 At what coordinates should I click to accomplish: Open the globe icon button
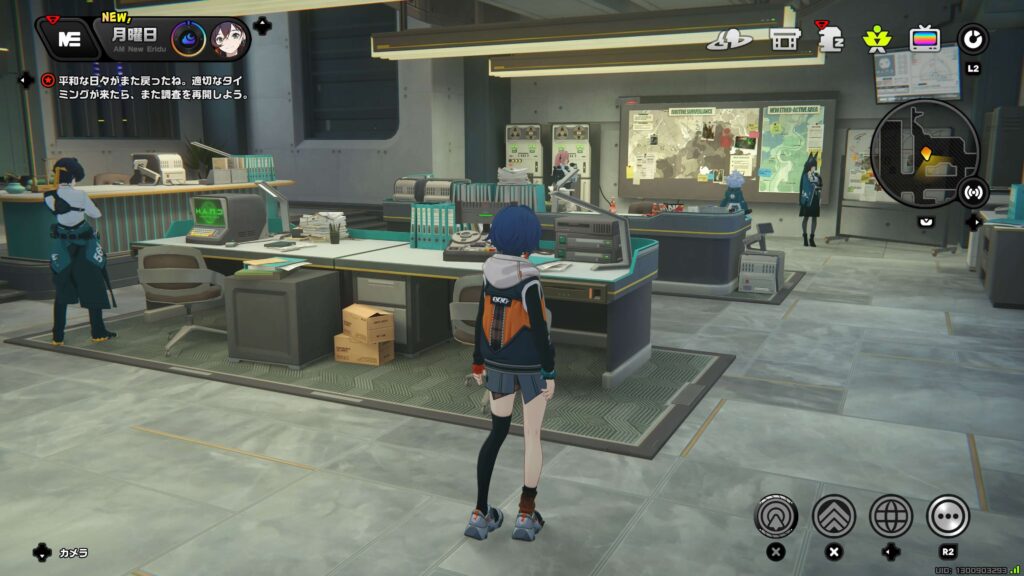(x=890, y=516)
